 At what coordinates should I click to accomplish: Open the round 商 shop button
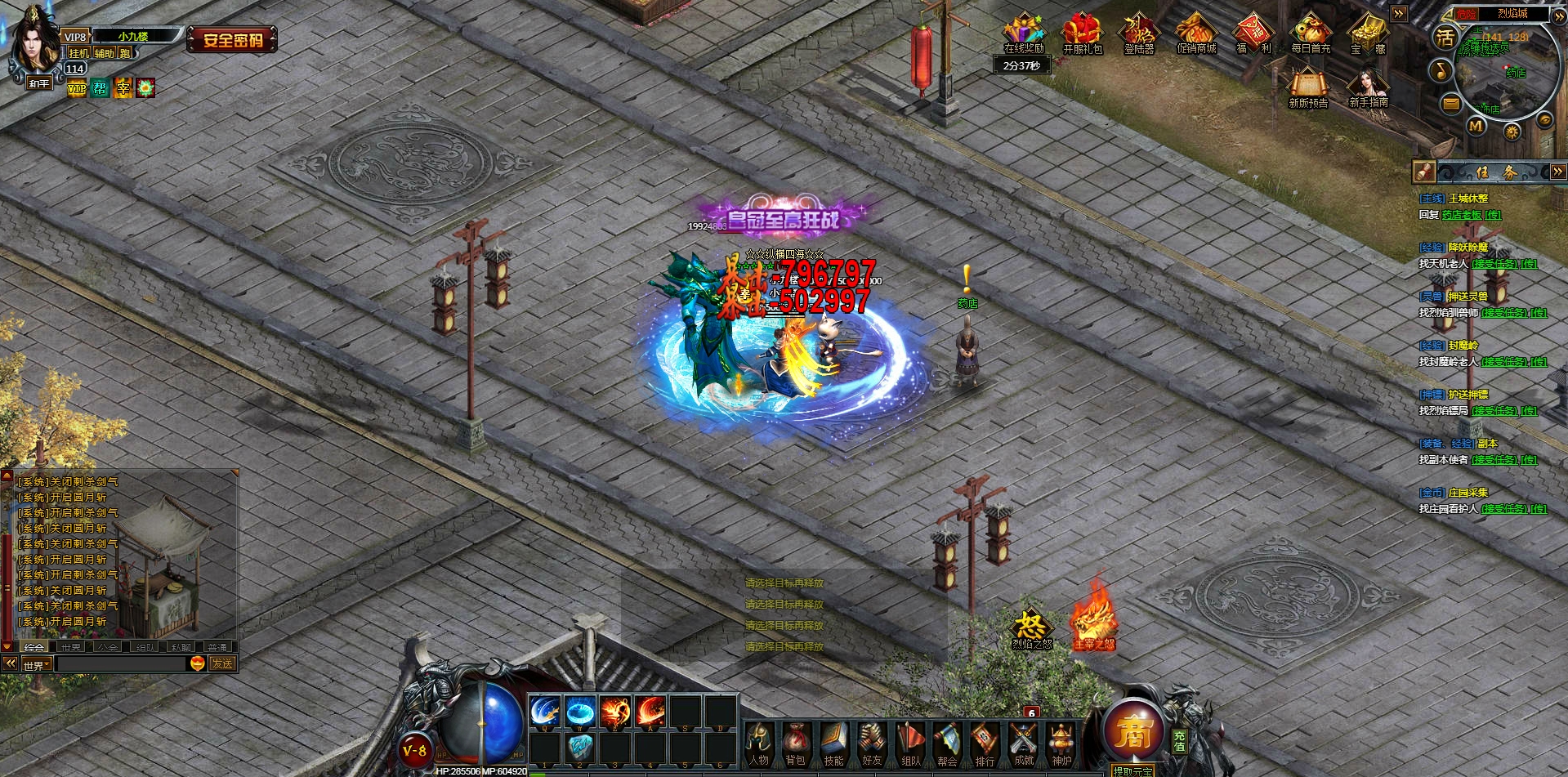pyautogui.click(x=1133, y=732)
